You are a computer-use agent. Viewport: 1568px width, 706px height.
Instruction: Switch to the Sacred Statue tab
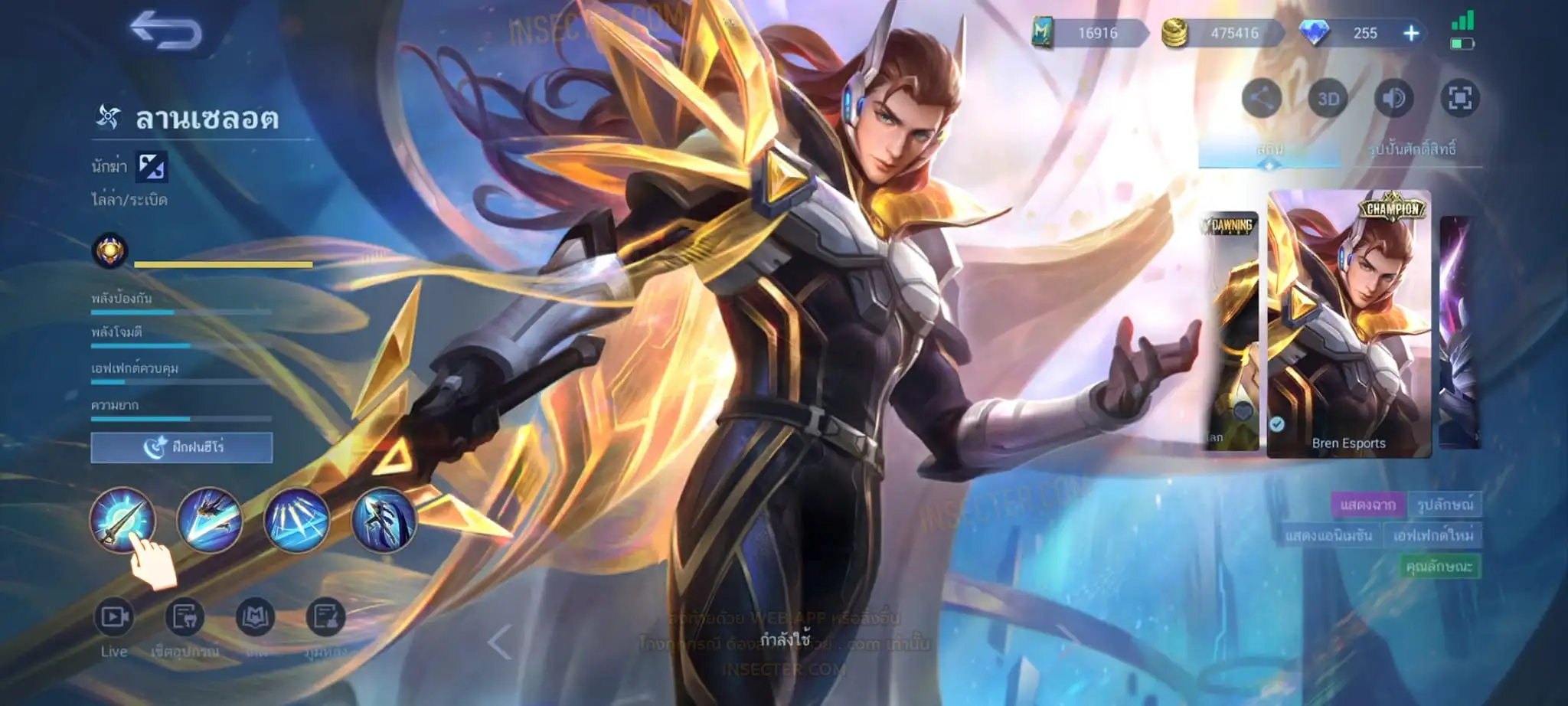pyautogui.click(x=1411, y=149)
